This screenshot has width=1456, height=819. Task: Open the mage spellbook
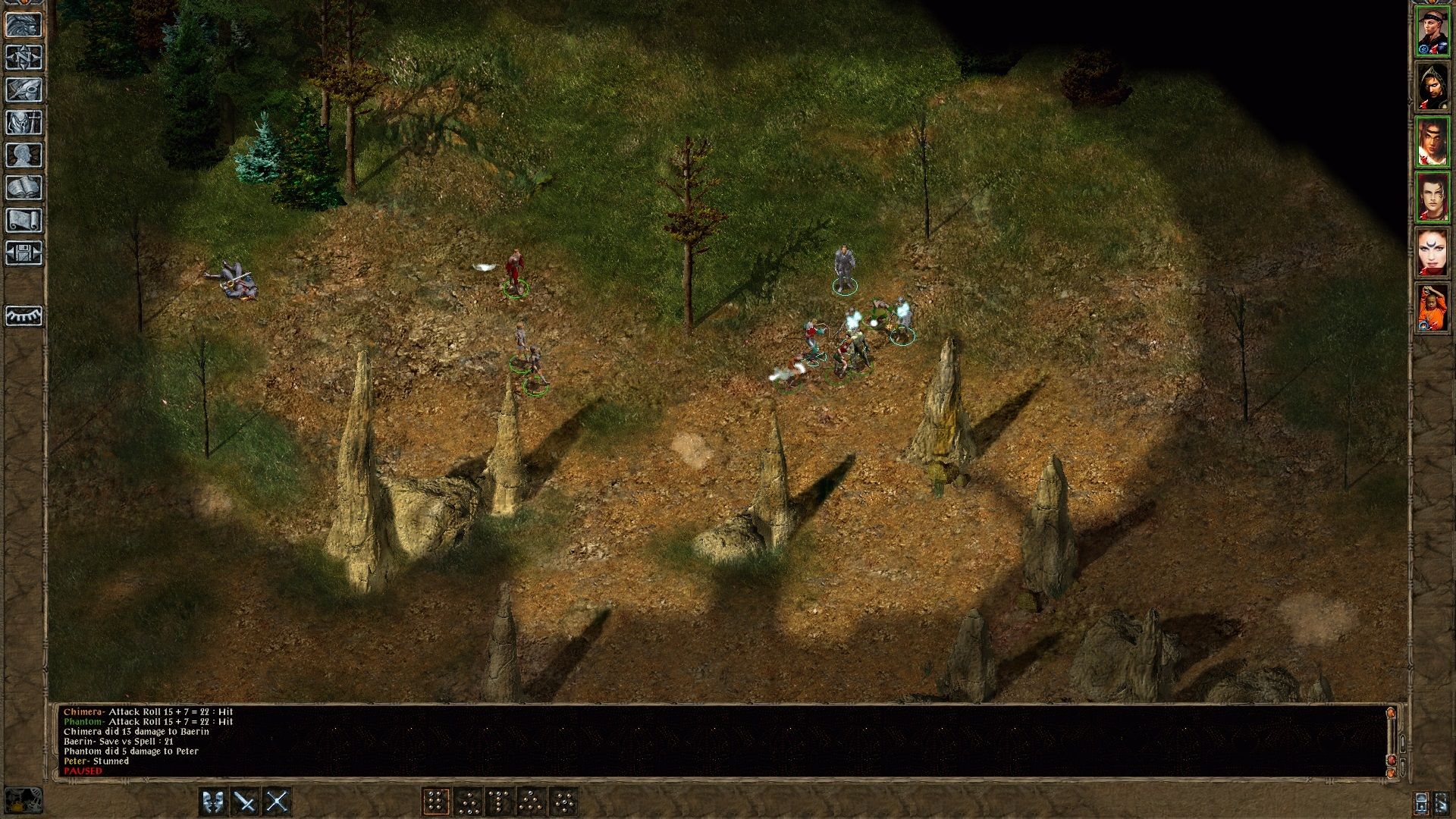[x=24, y=187]
